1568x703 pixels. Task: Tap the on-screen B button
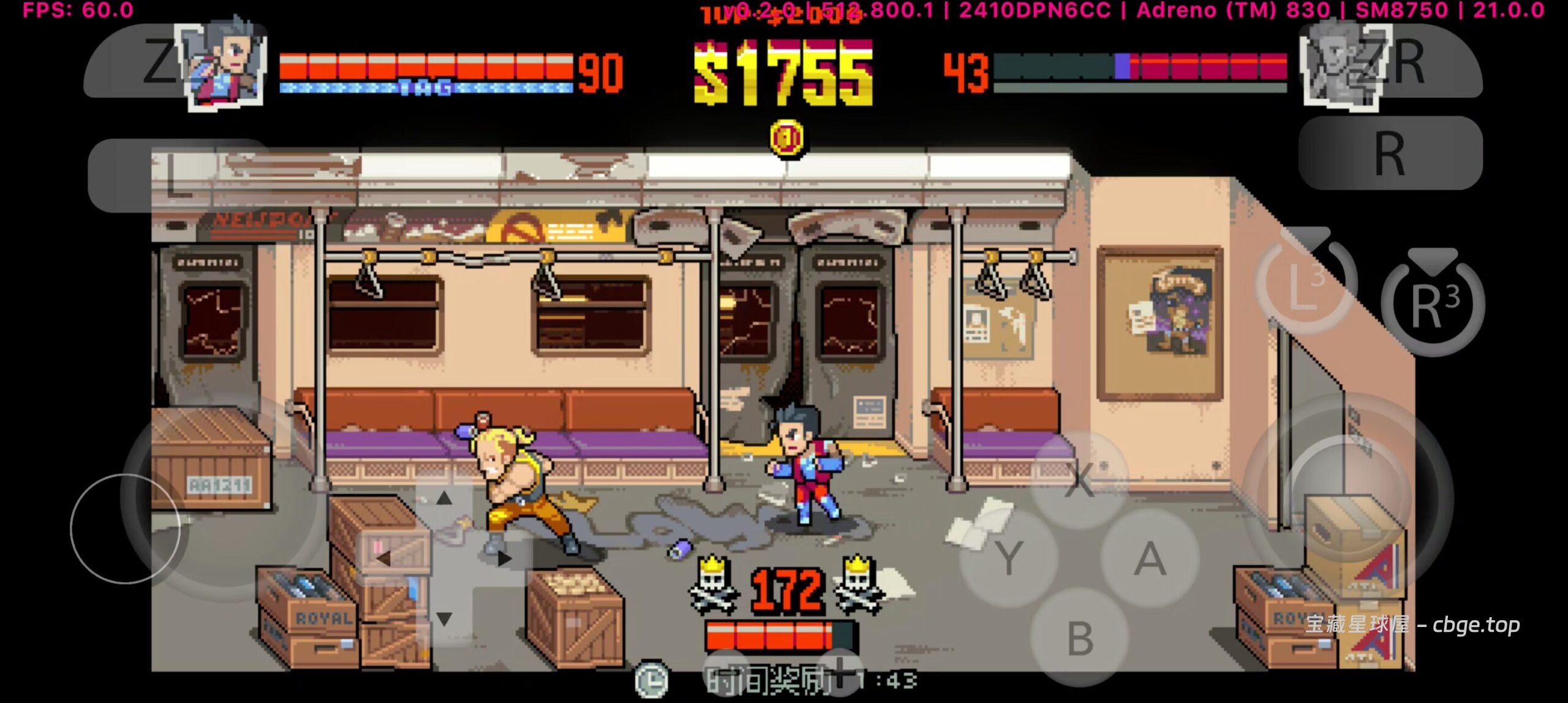pos(1080,637)
